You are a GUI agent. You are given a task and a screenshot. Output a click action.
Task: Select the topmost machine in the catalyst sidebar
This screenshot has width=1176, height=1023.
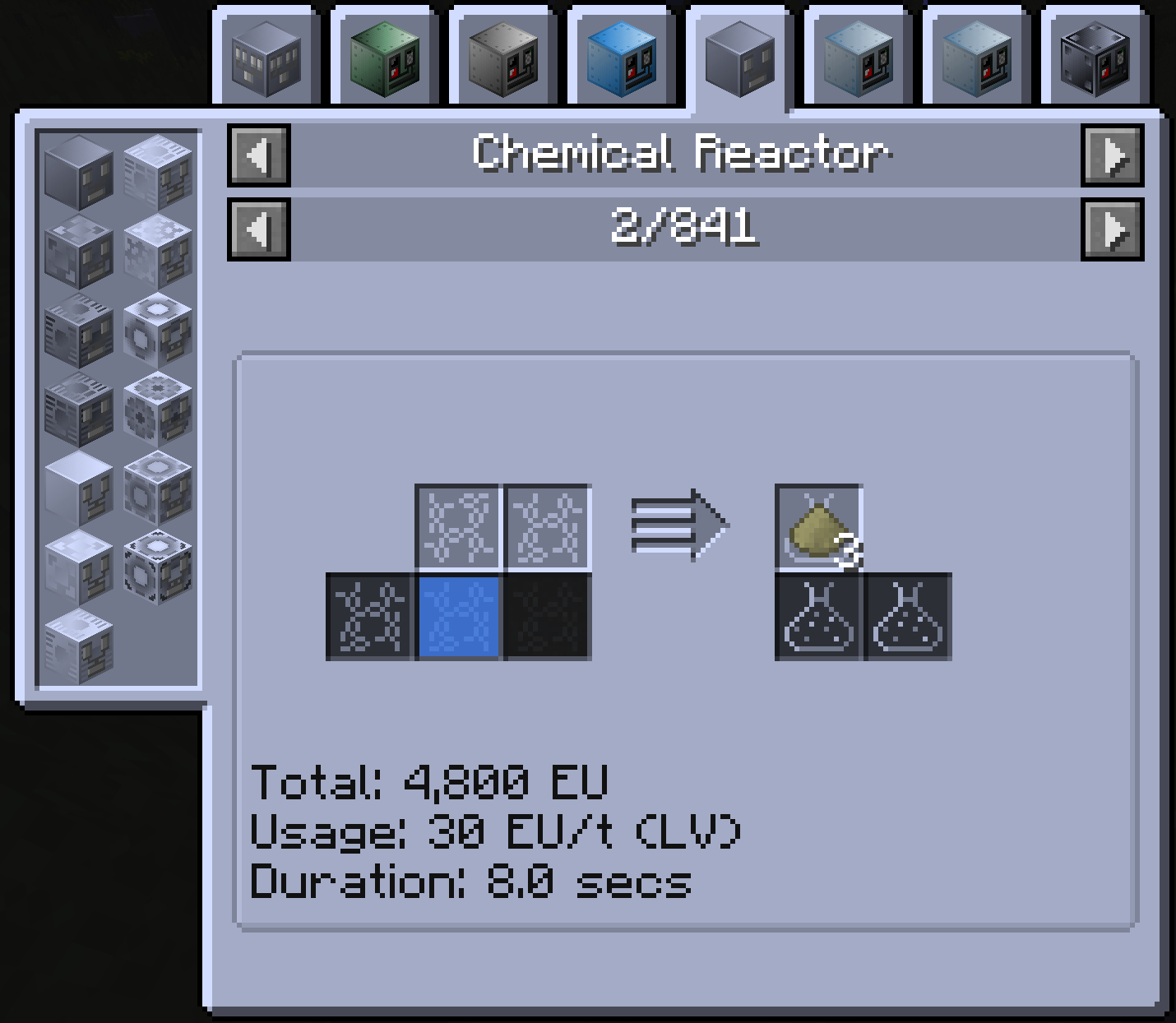78,173
